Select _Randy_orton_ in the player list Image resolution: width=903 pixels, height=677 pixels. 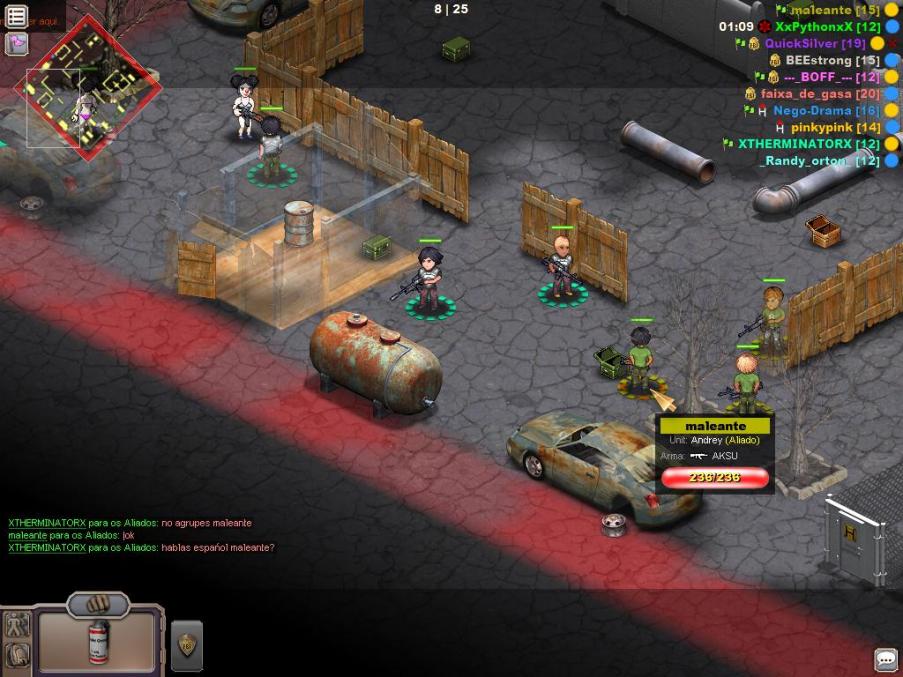coord(810,161)
